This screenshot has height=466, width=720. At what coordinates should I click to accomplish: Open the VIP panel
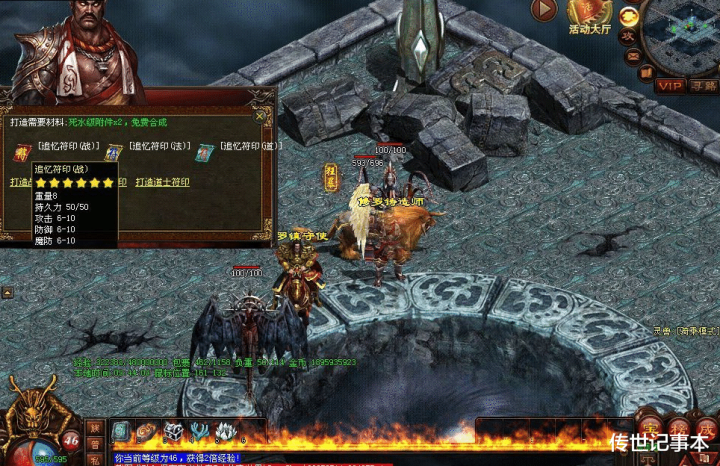668,86
